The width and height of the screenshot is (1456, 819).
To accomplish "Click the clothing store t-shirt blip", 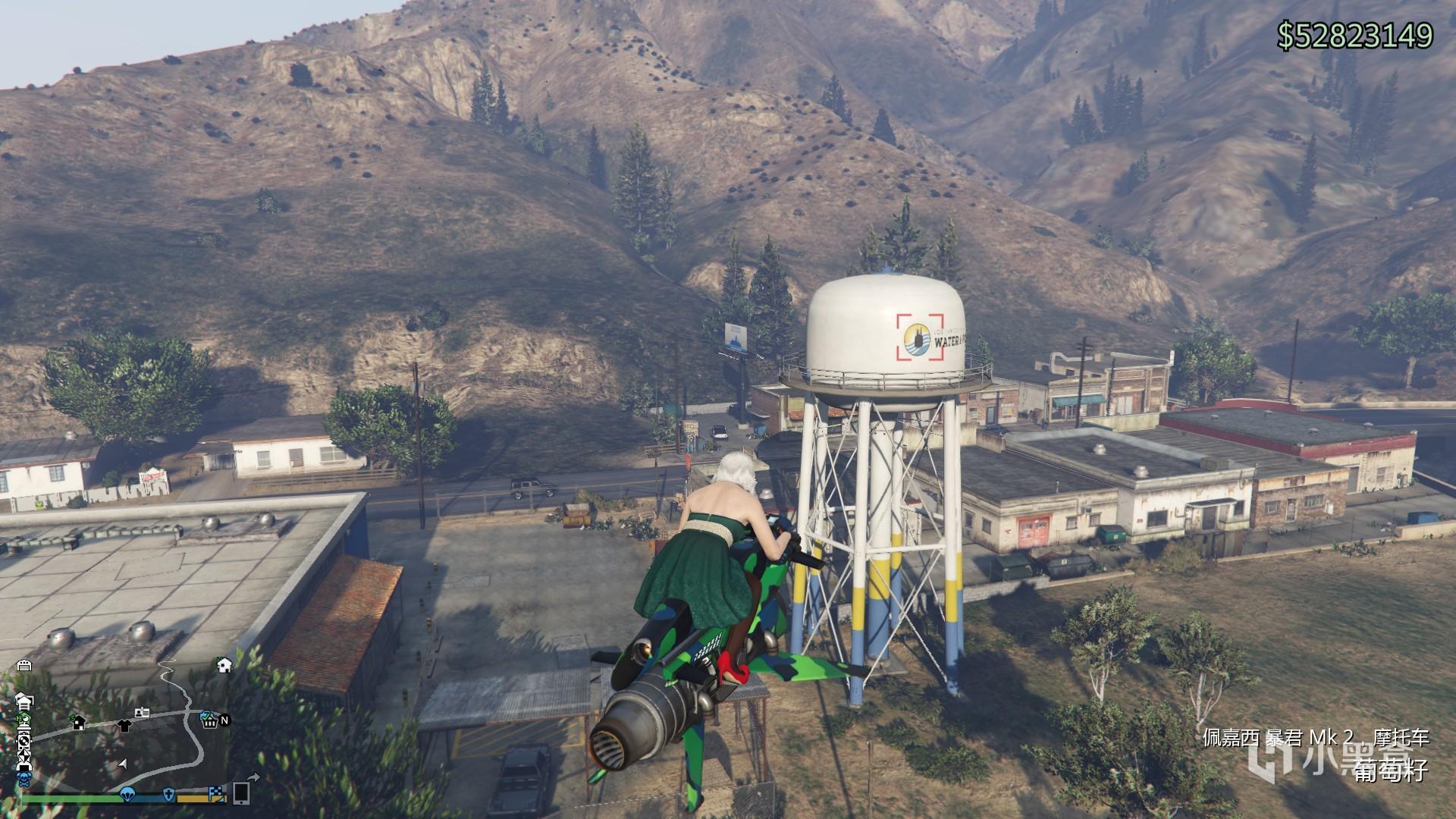I will coord(124,725).
